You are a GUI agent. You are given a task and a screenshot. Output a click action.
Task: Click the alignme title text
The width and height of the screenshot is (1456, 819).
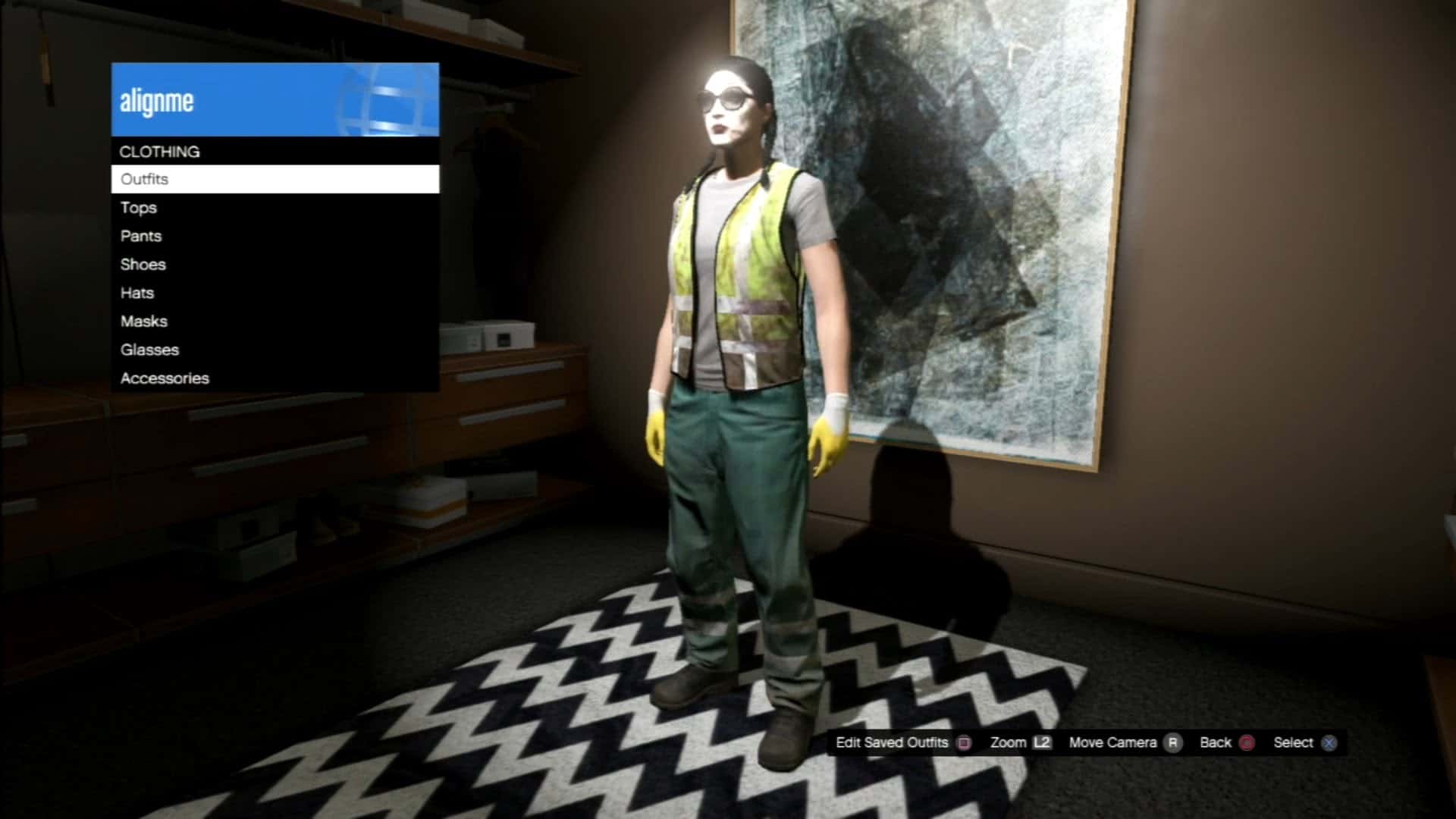(157, 99)
